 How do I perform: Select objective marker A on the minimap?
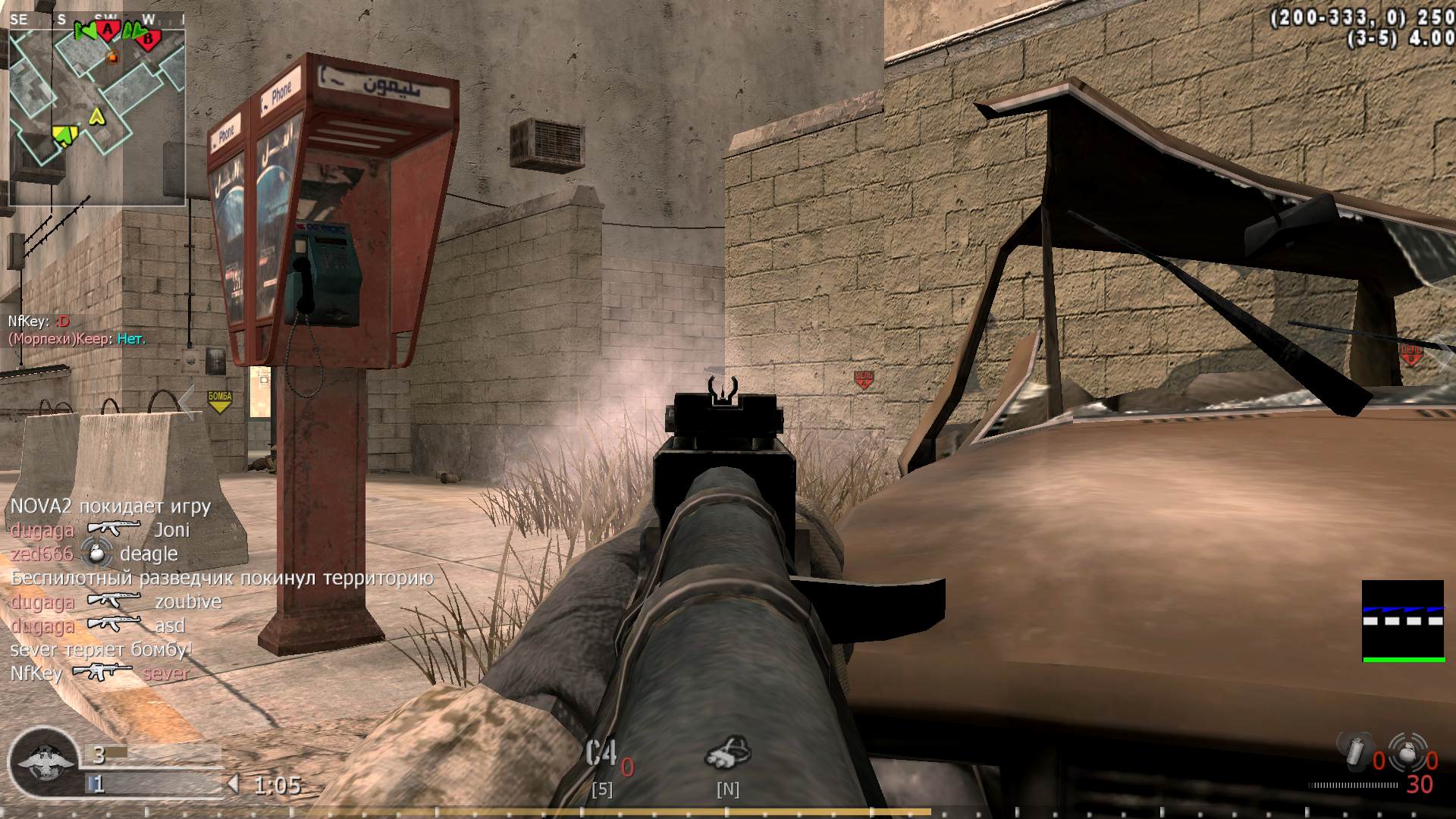tap(108, 31)
